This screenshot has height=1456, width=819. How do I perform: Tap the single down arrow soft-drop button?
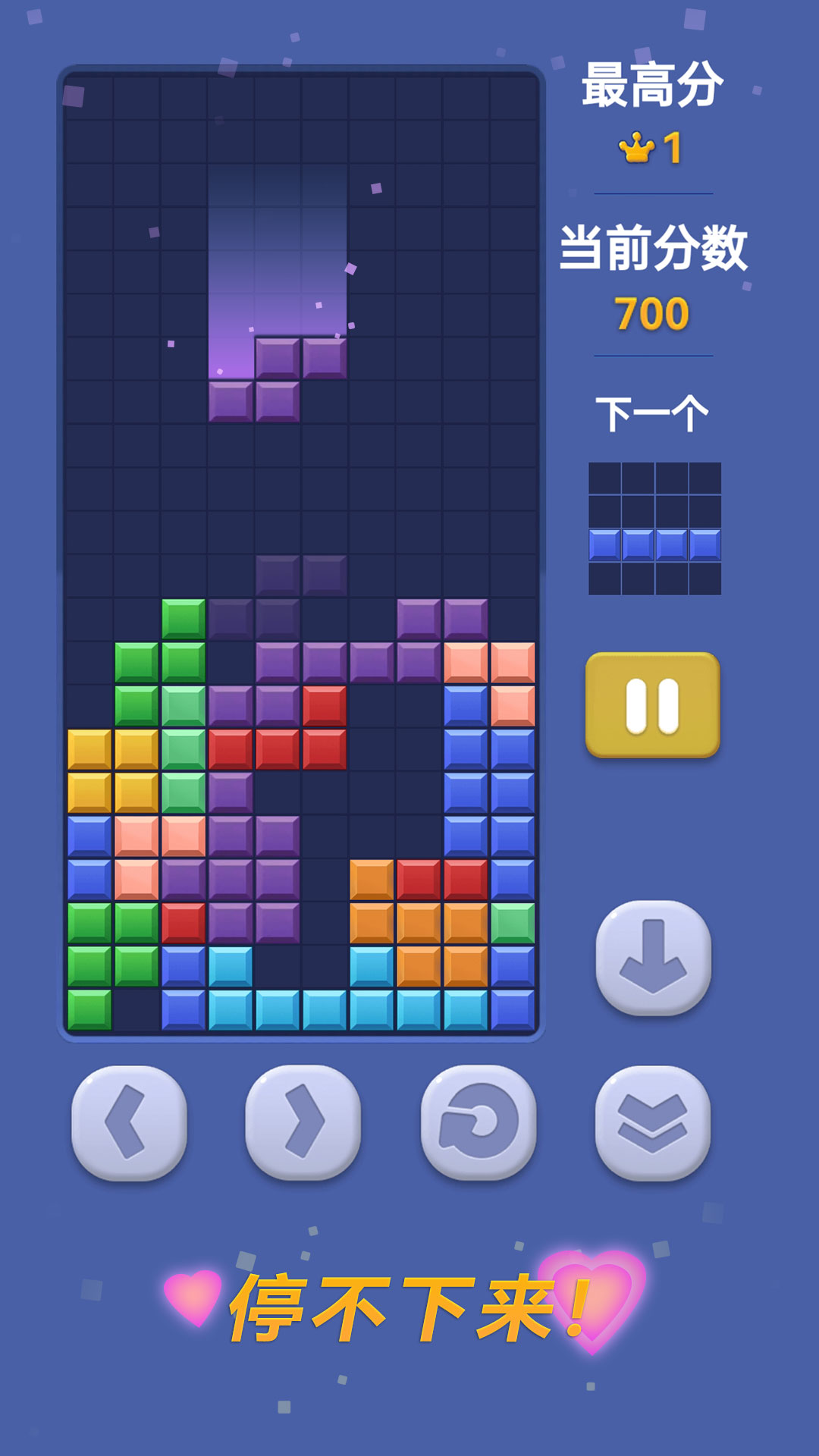(x=653, y=957)
